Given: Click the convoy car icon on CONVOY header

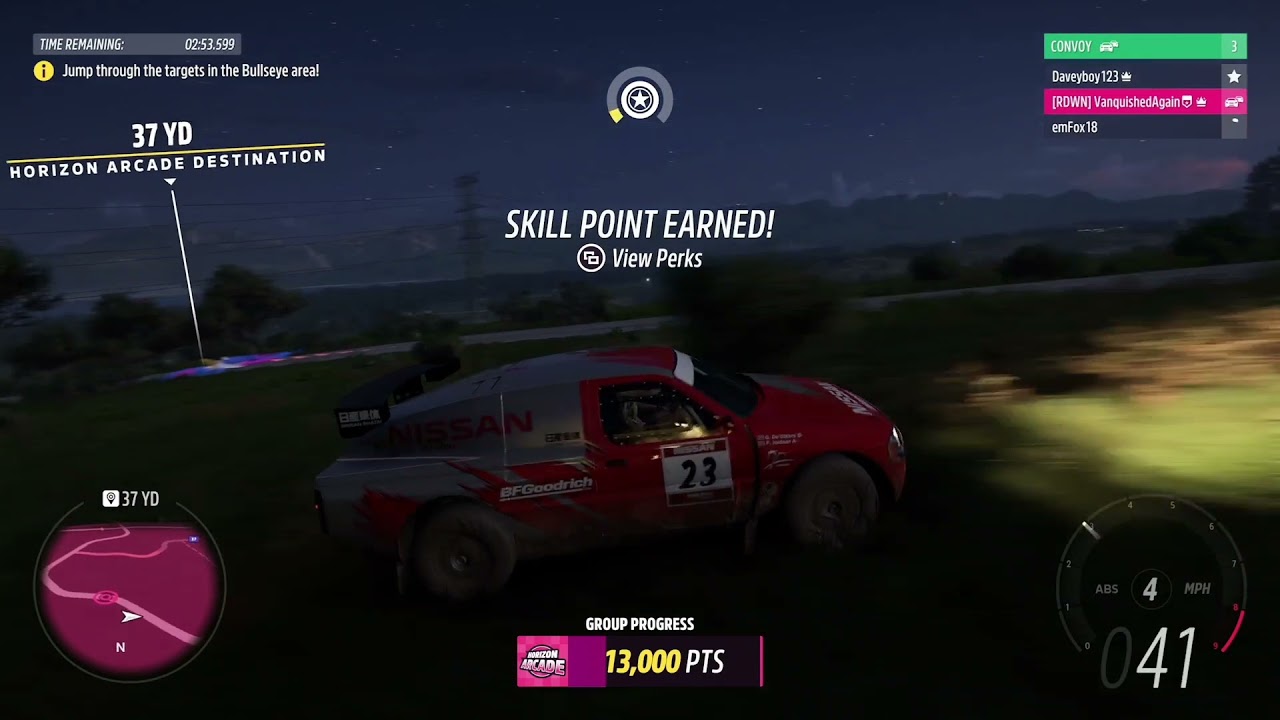Looking at the screenshot, I should [x=1108, y=46].
